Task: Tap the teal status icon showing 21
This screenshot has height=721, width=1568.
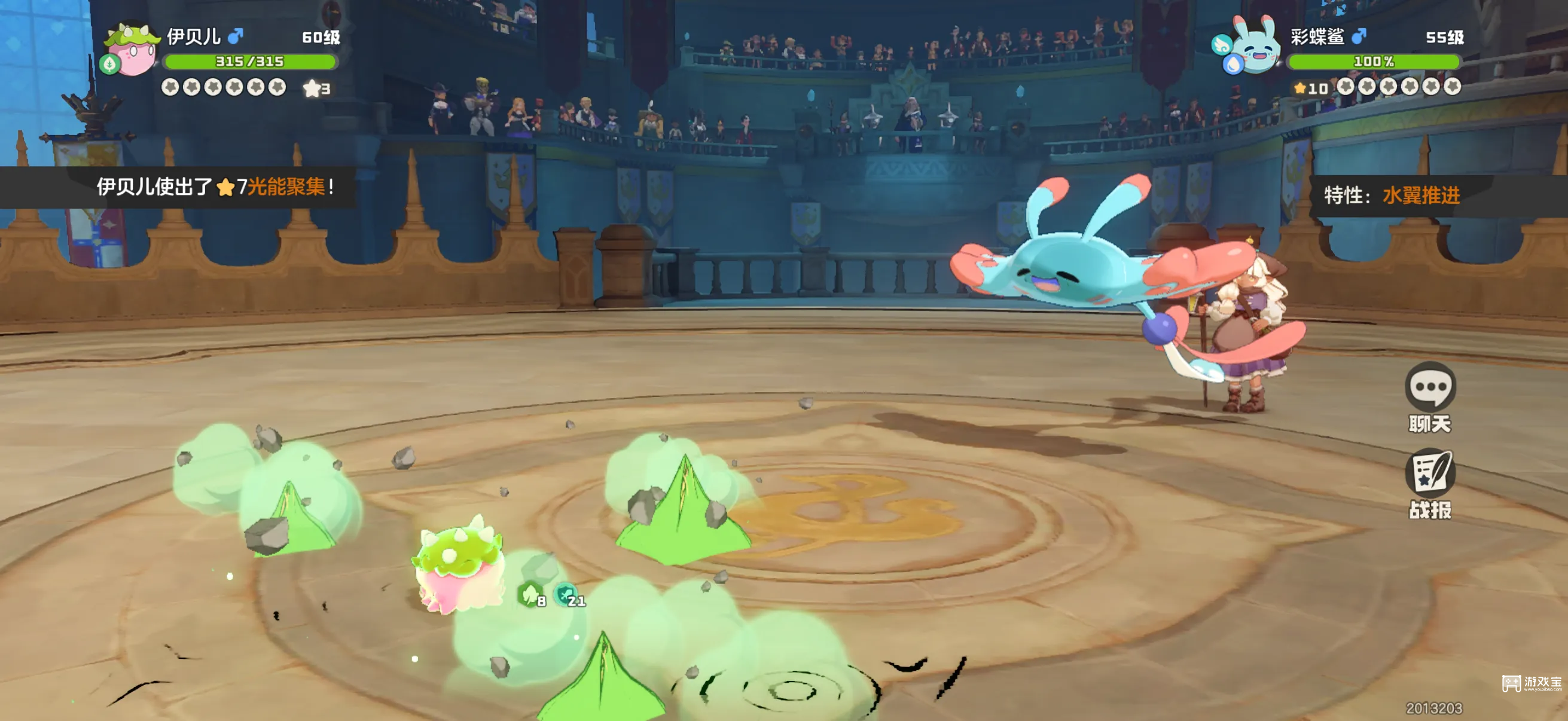Action: click(x=567, y=593)
